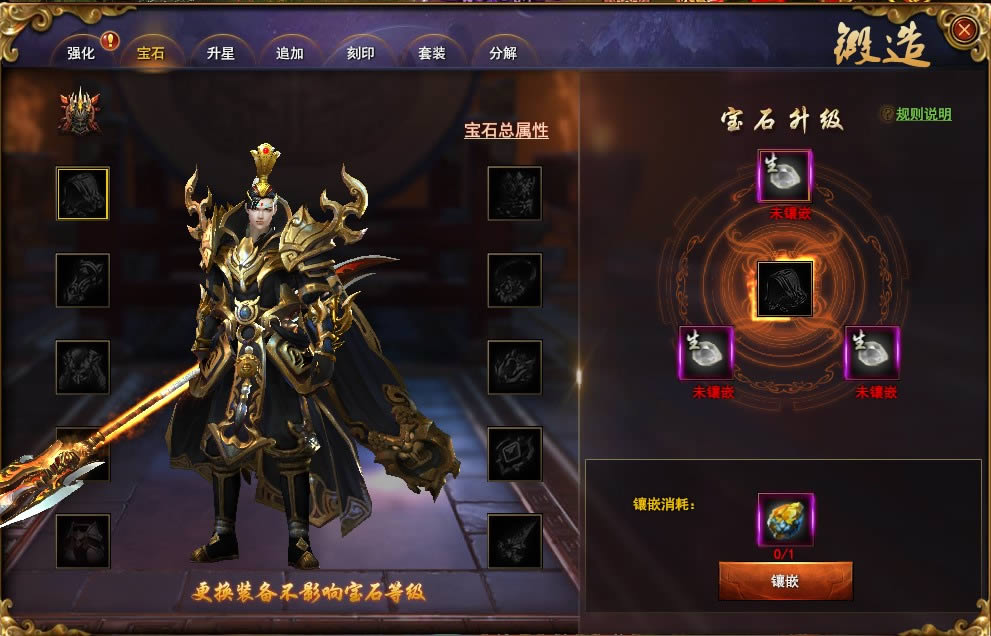This screenshot has height=636, width=991.
Task: Open the 规则说明 rules link
Action: point(923,115)
